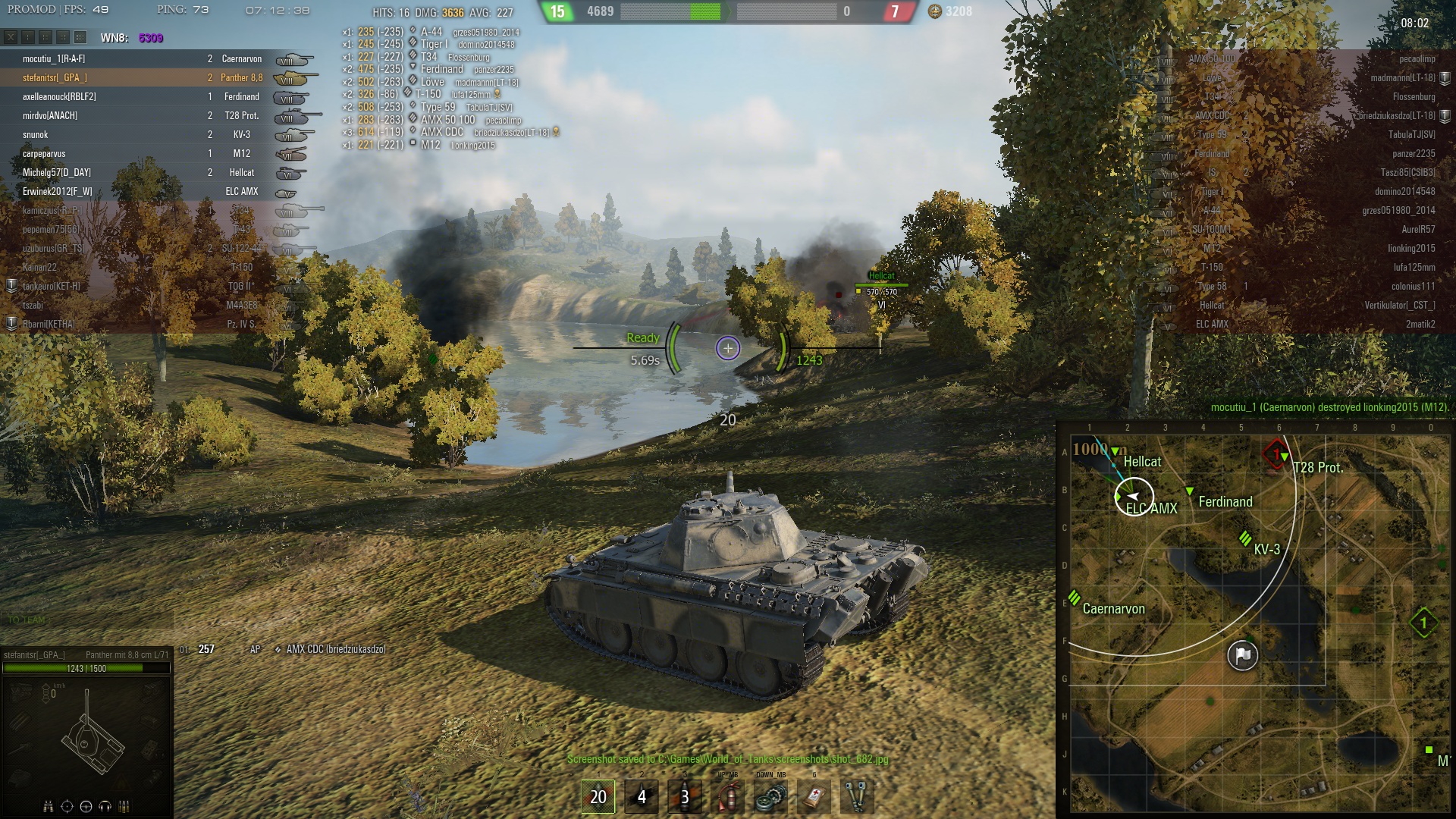The width and height of the screenshot is (1456, 819).
Task: Activate the repair kit consumable
Action: [x=771, y=797]
